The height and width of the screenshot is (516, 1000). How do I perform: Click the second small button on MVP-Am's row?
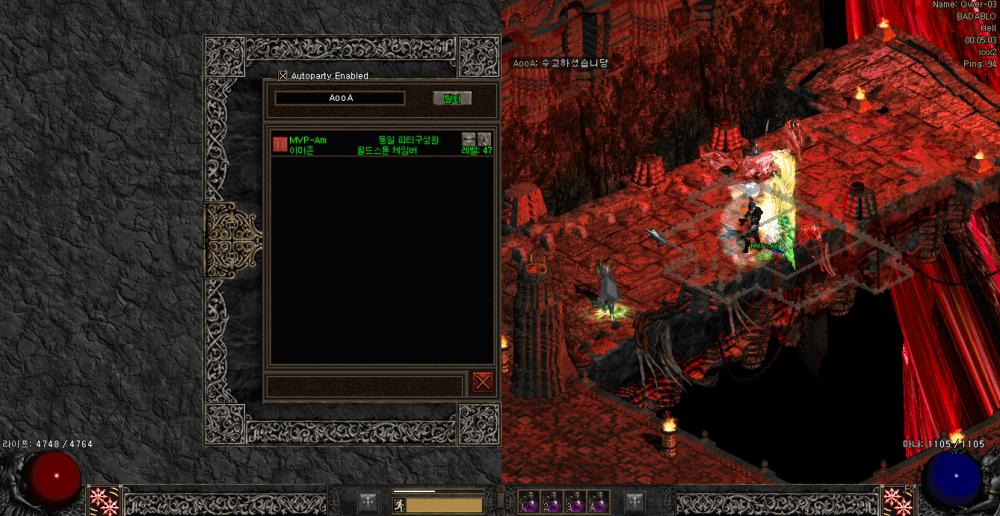point(484,139)
